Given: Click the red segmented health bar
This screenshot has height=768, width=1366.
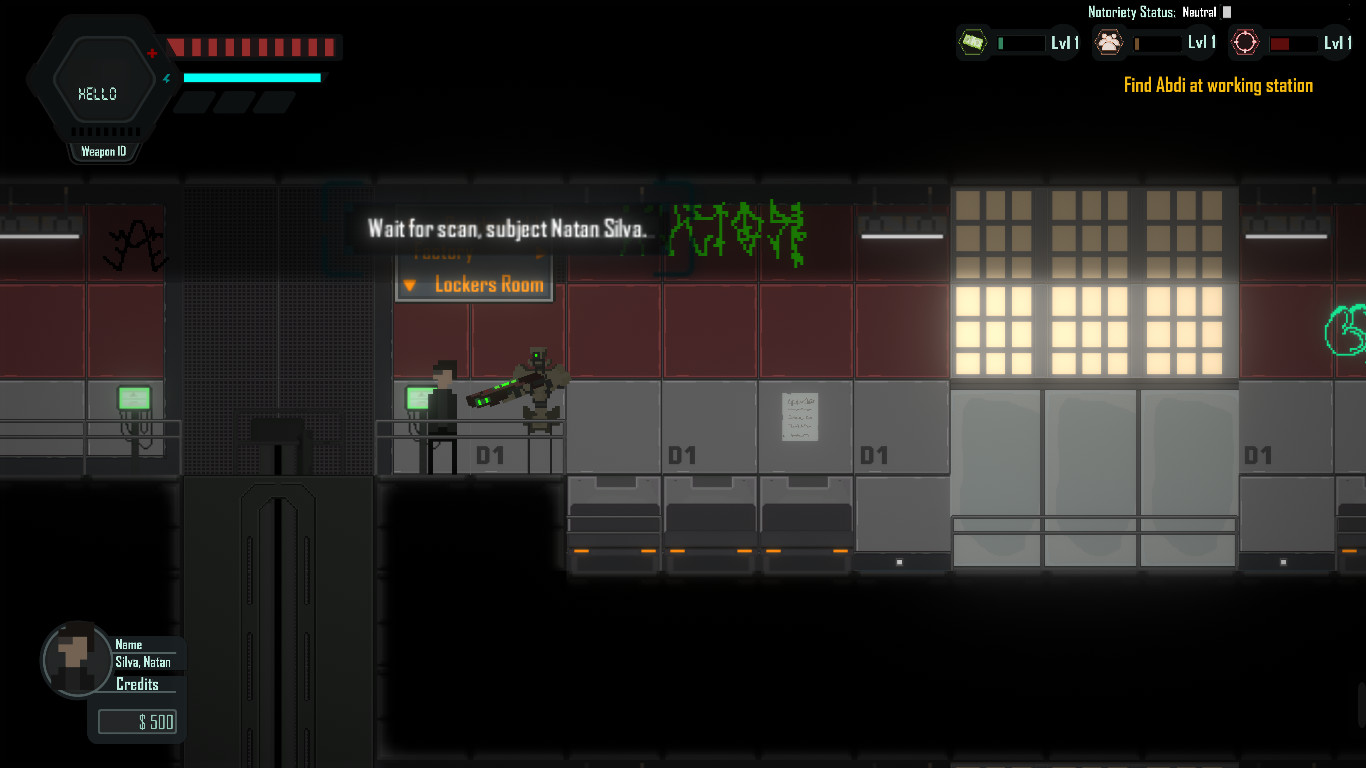Looking at the screenshot, I should [x=253, y=46].
